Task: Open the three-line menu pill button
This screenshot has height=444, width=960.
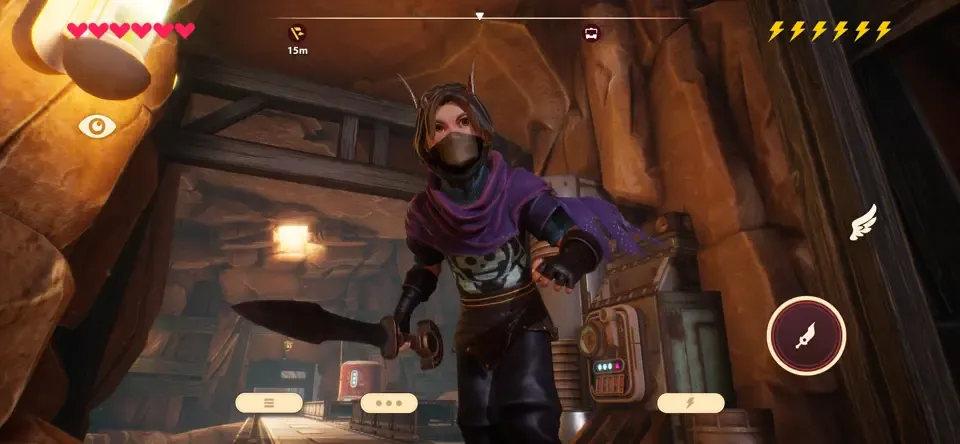Action: (x=269, y=403)
